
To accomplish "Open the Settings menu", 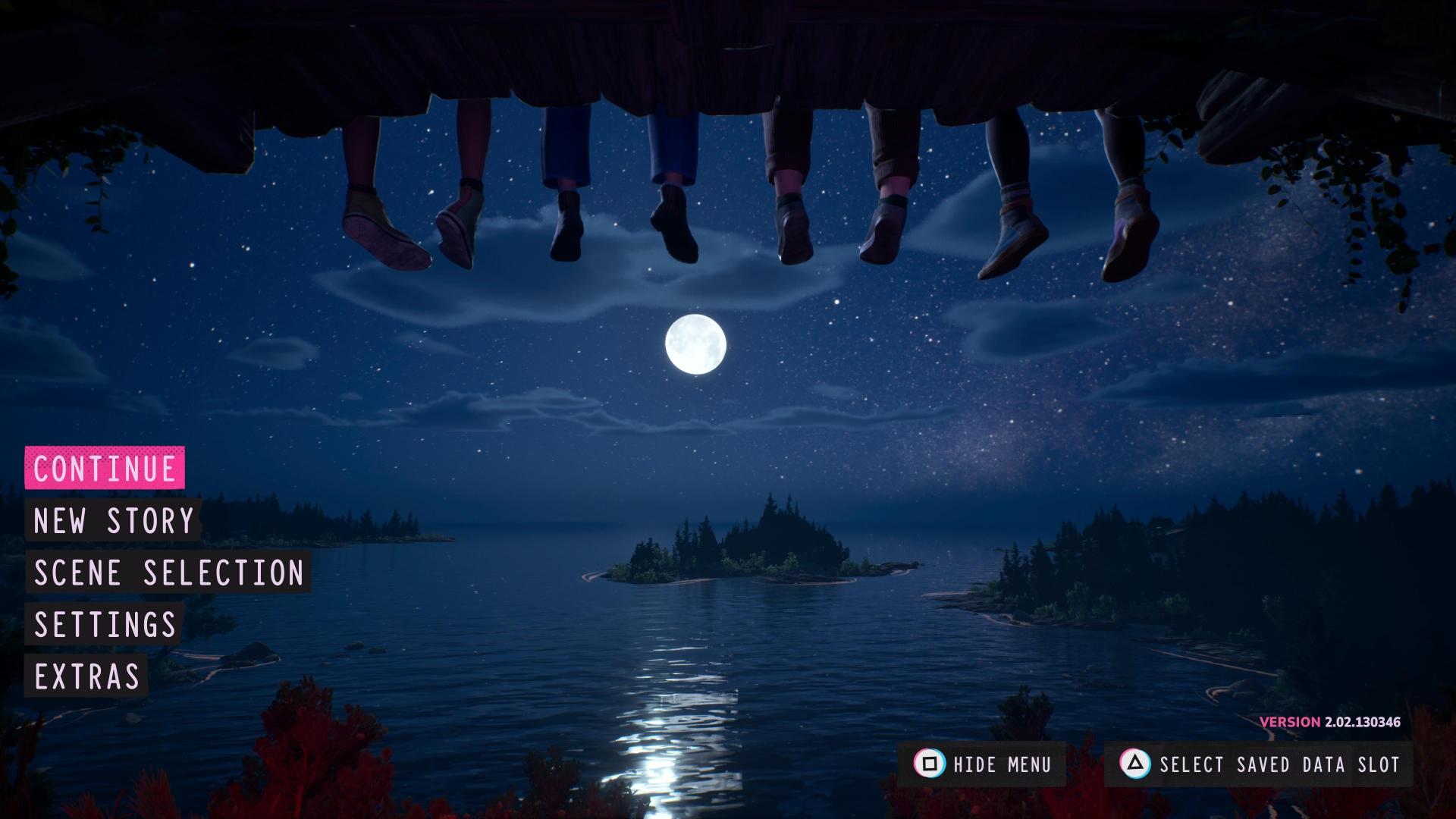I will (105, 624).
